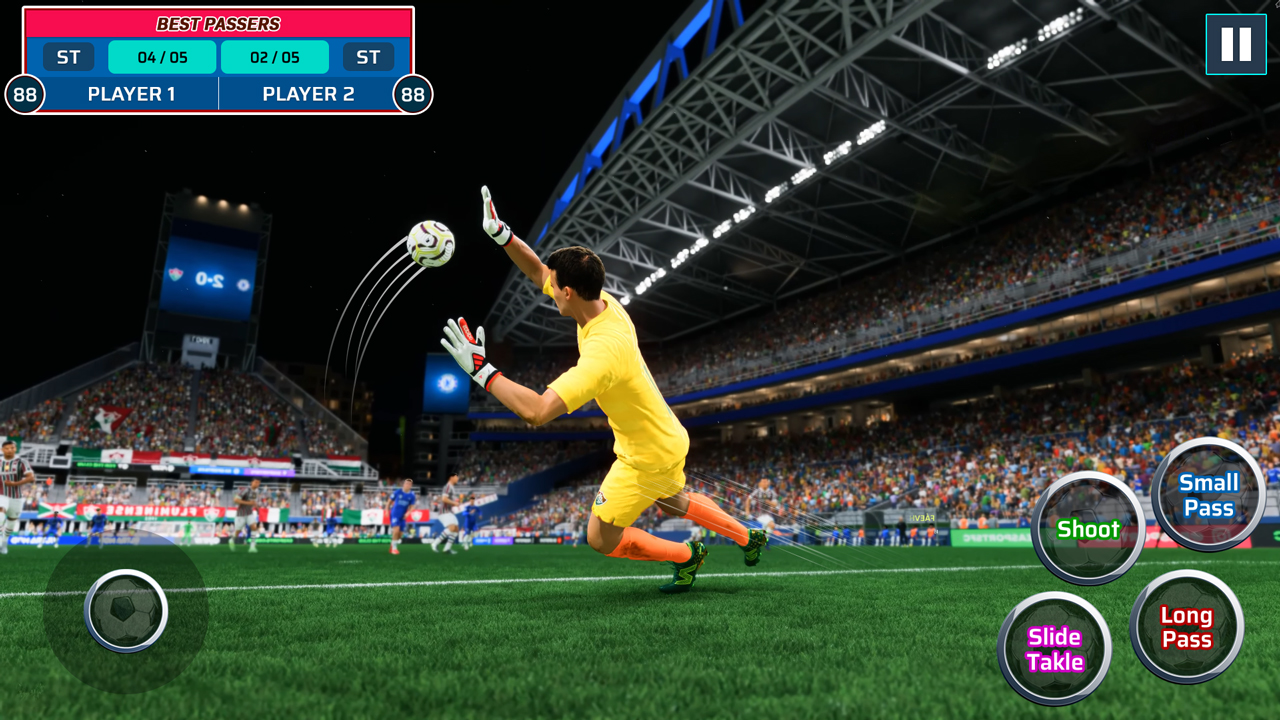Viewport: 1280px width, 720px height.
Task: Select Player 1's ST position badge
Action: (67, 57)
